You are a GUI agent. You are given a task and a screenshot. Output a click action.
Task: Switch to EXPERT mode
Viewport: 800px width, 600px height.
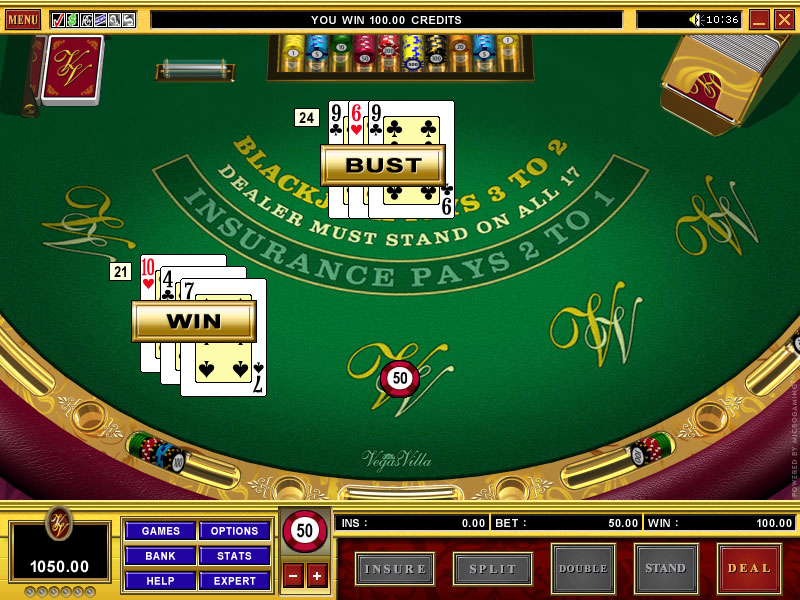[234, 581]
